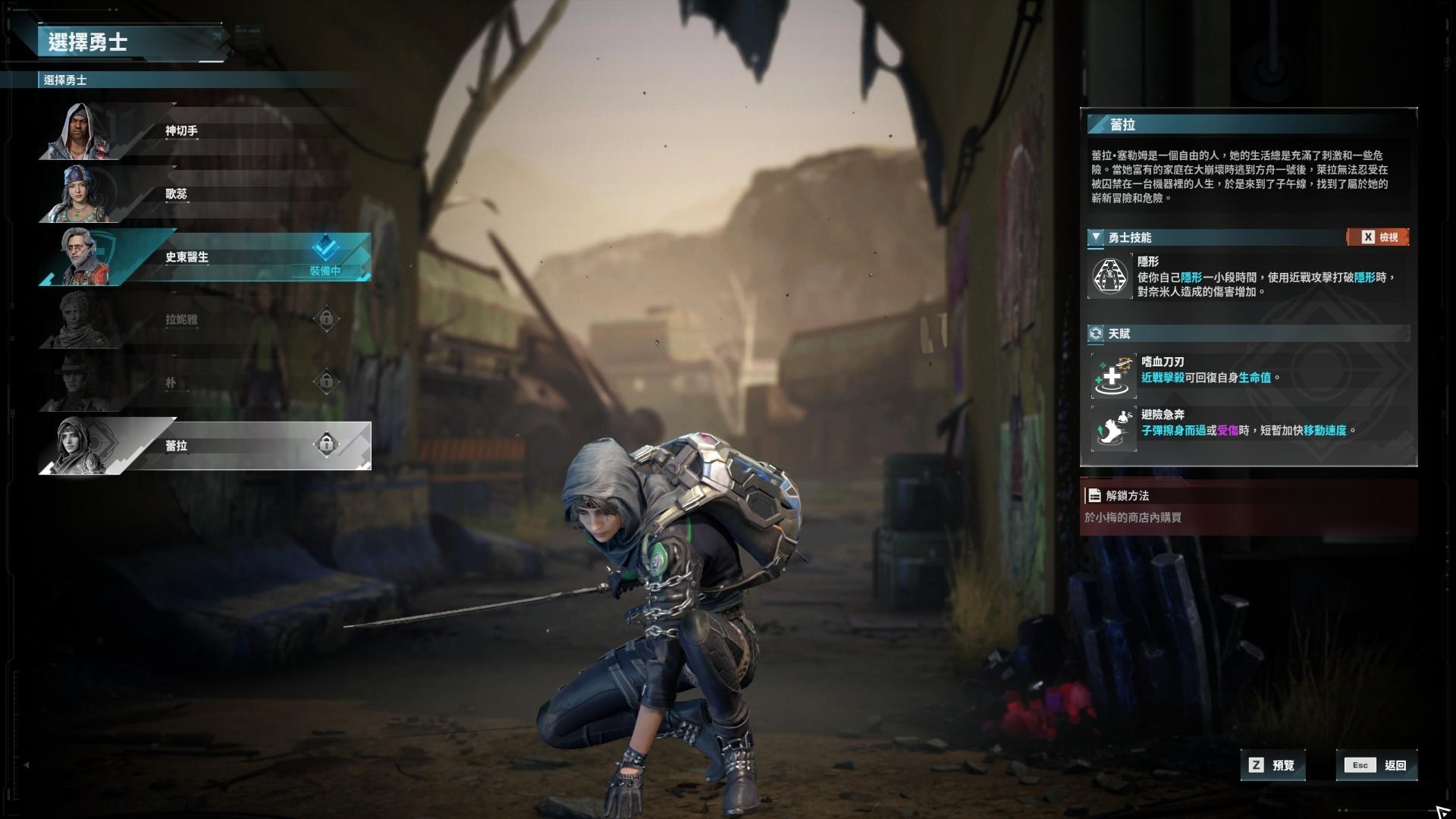Select the locked 拉妮雅 hero

[x=205, y=319]
